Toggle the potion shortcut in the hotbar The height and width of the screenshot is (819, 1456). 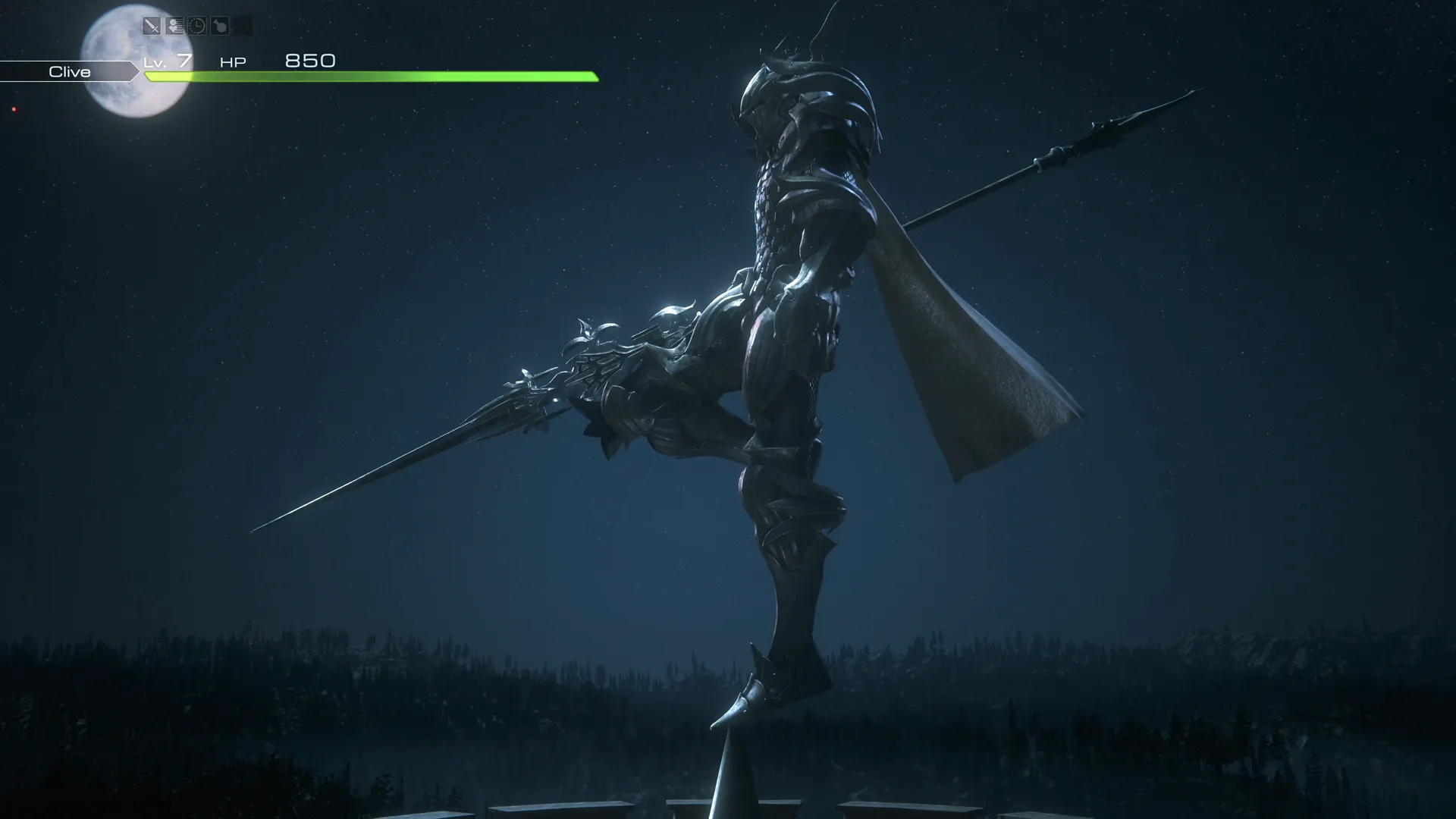220,25
